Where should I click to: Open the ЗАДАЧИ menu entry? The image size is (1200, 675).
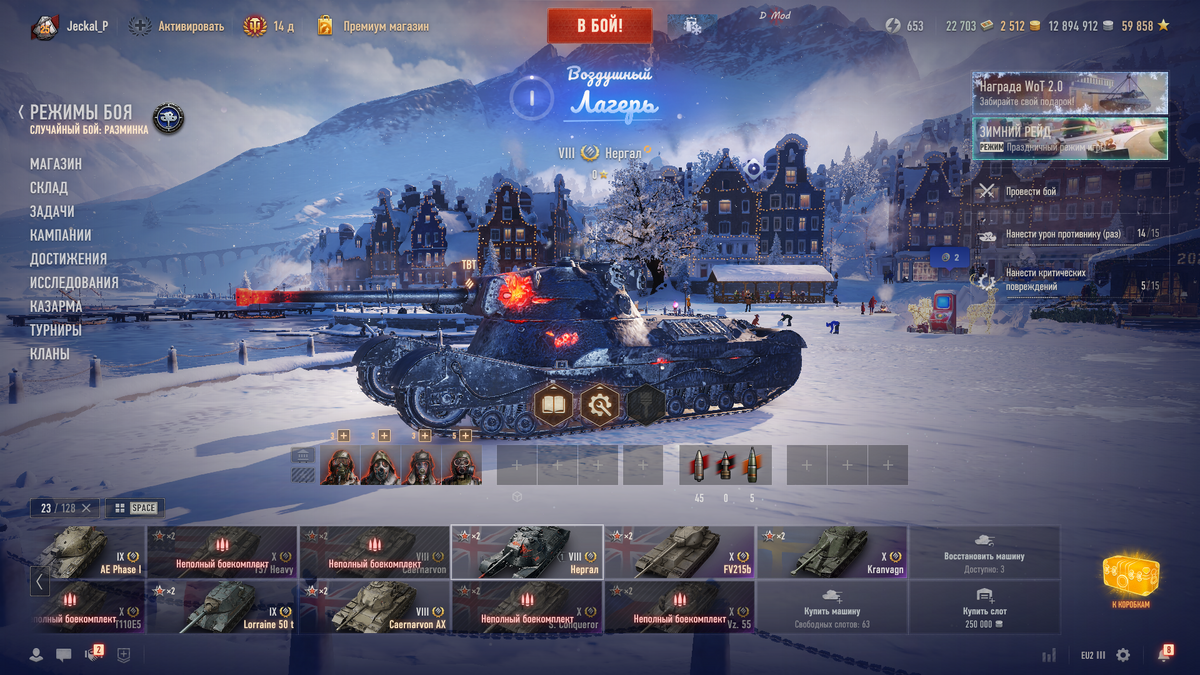pos(52,212)
